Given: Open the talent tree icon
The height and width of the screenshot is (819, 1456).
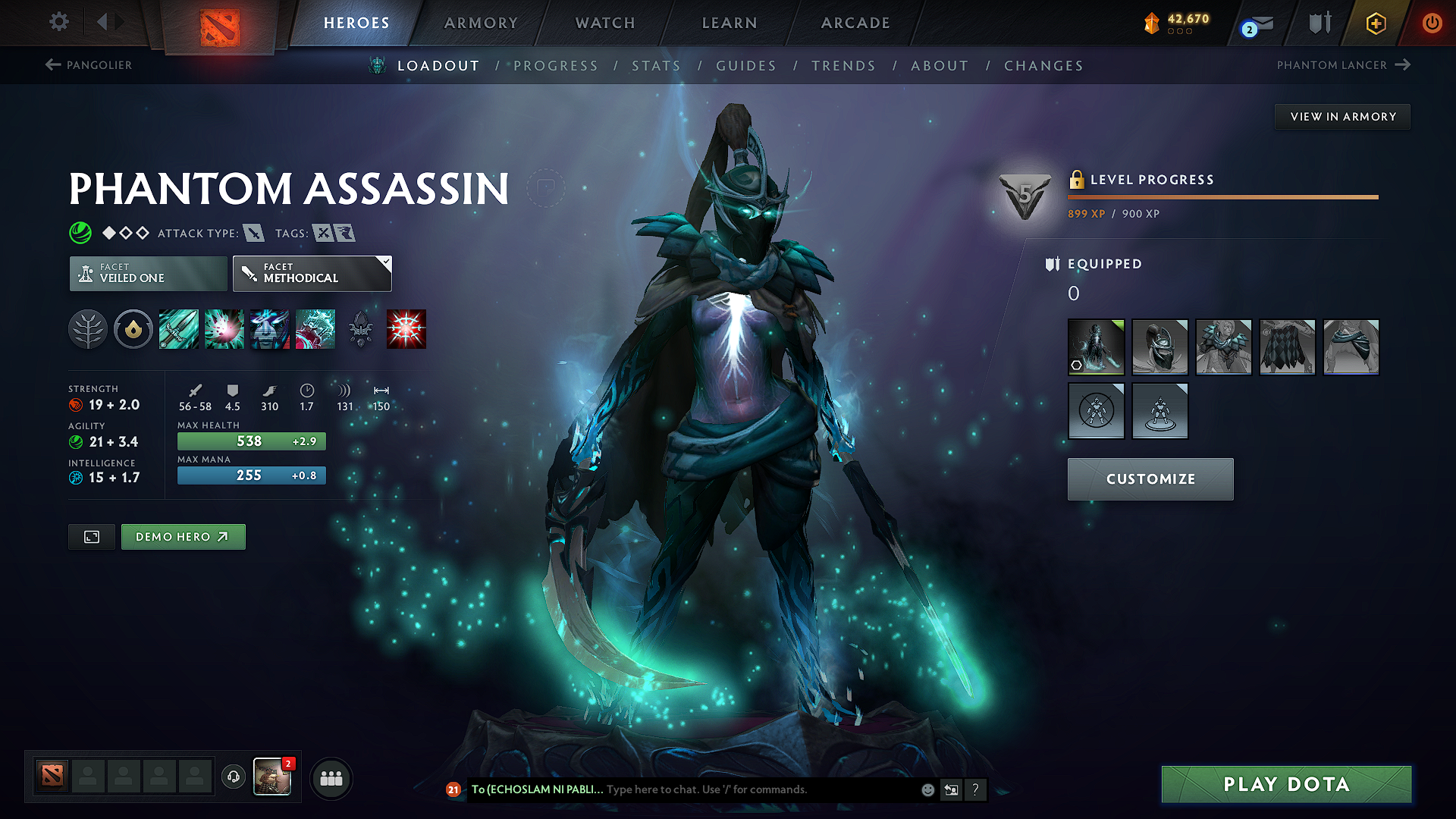Looking at the screenshot, I should (88, 329).
